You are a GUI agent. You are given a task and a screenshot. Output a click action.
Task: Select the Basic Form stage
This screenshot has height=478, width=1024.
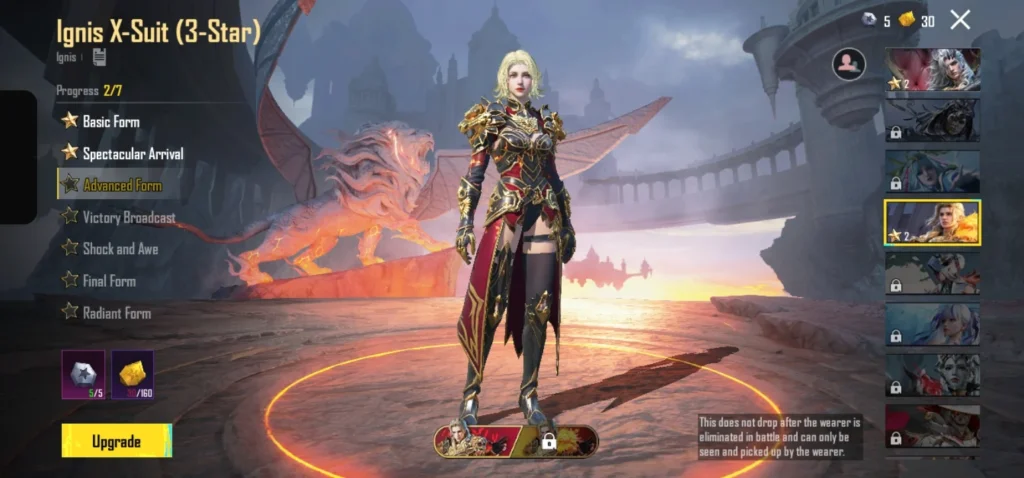tap(110, 121)
